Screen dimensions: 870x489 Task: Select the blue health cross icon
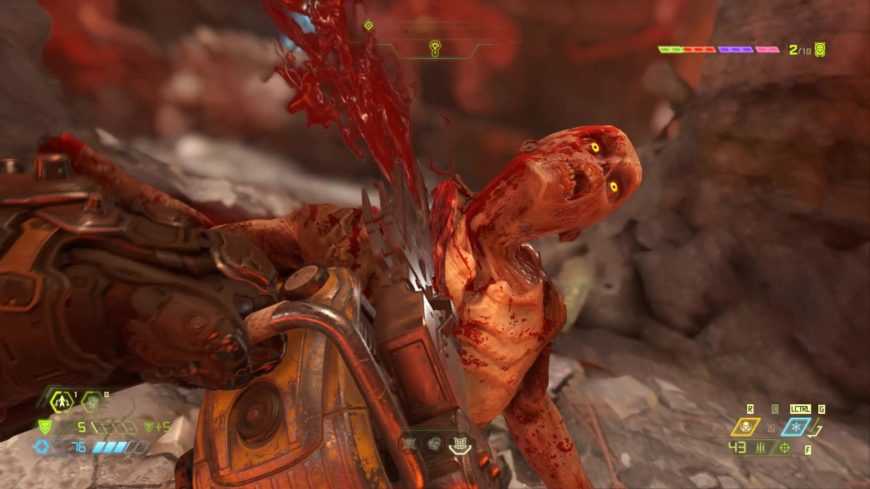[x=41, y=447]
